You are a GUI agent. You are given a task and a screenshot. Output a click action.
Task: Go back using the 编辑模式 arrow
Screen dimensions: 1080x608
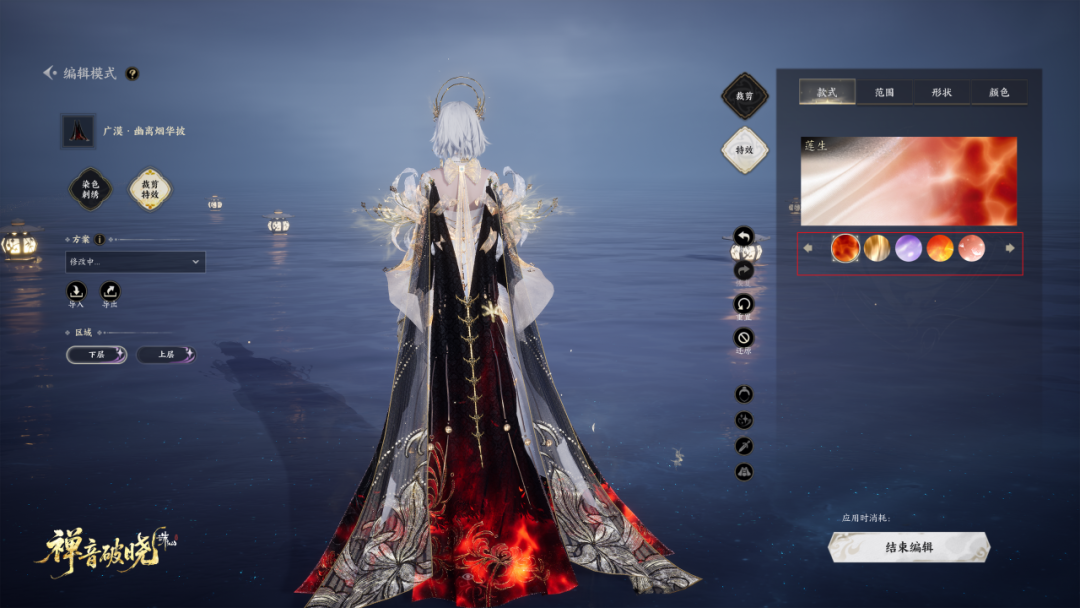50,73
